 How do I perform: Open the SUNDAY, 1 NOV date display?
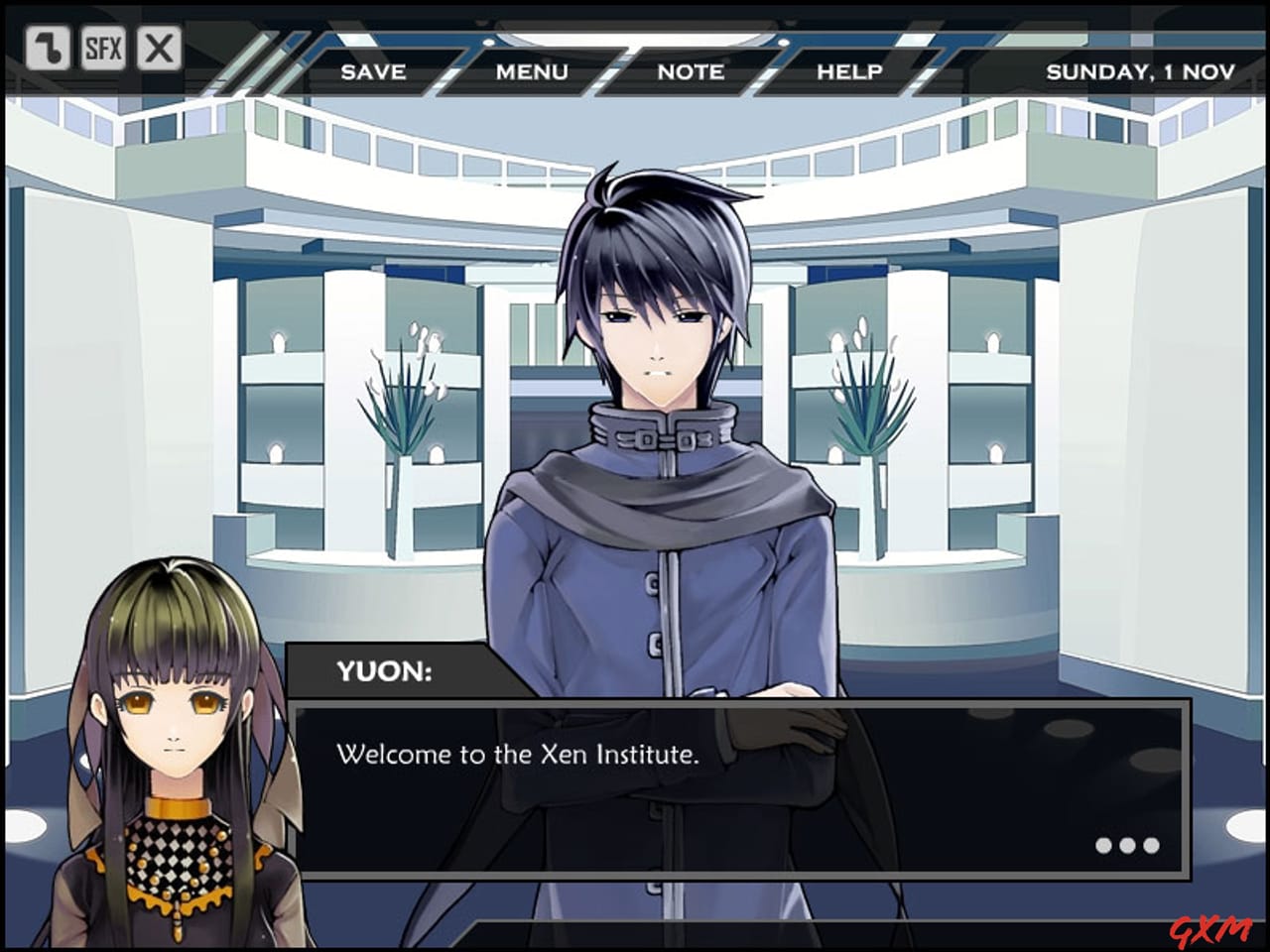(1141, 71)
